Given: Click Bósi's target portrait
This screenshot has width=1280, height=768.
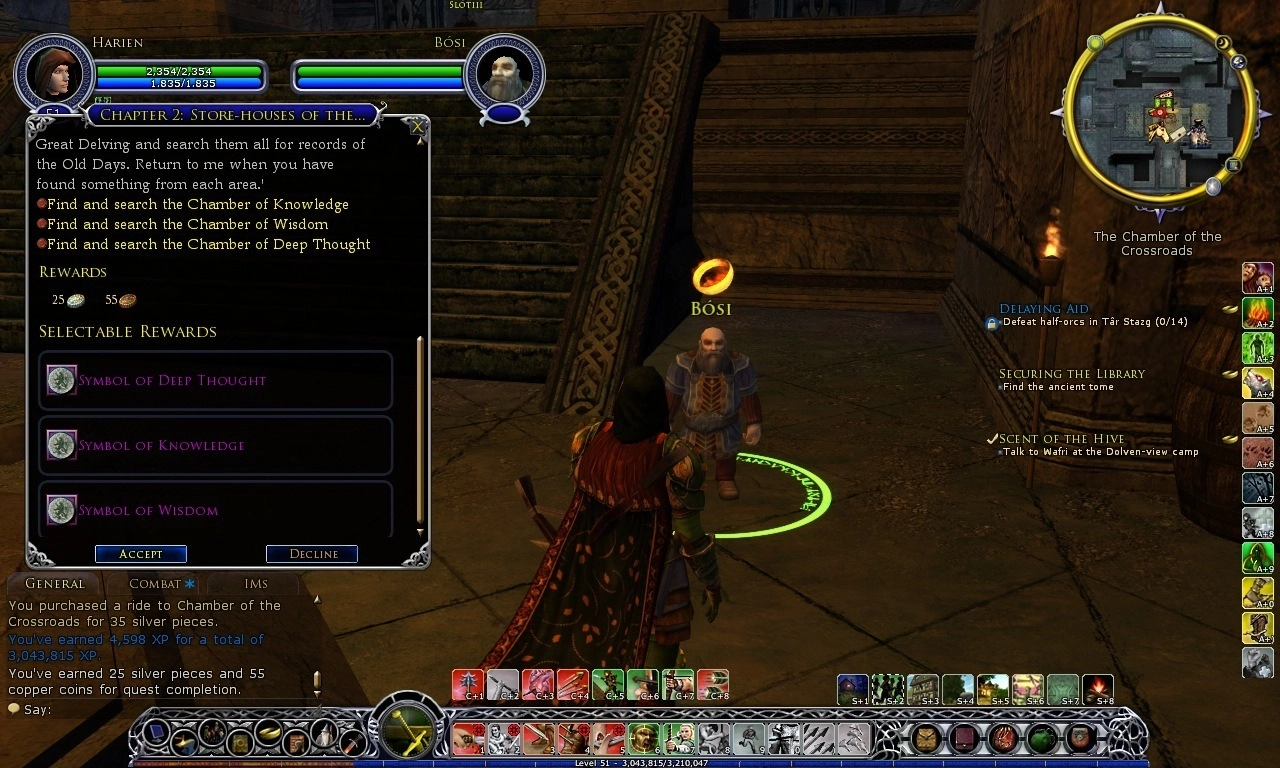Looking at the screenshot, I should (x=504, y=74).
